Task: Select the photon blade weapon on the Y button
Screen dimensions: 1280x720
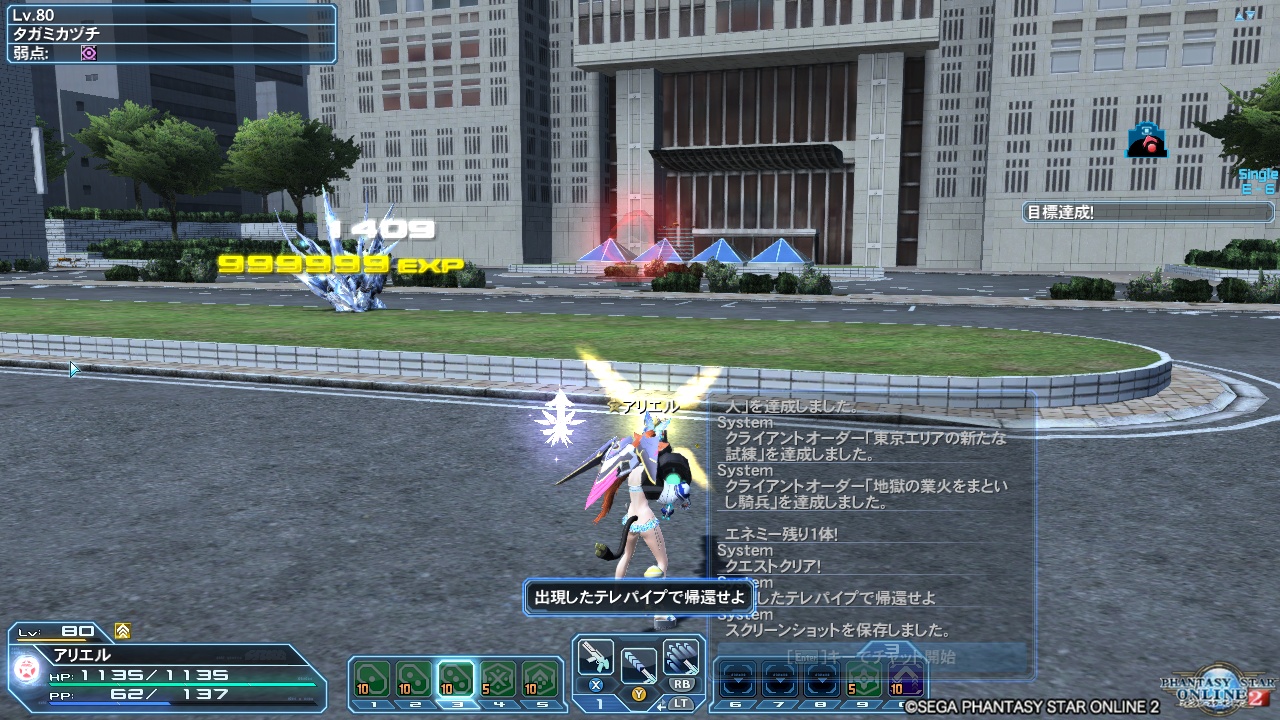Action: (x=639, y=665)
